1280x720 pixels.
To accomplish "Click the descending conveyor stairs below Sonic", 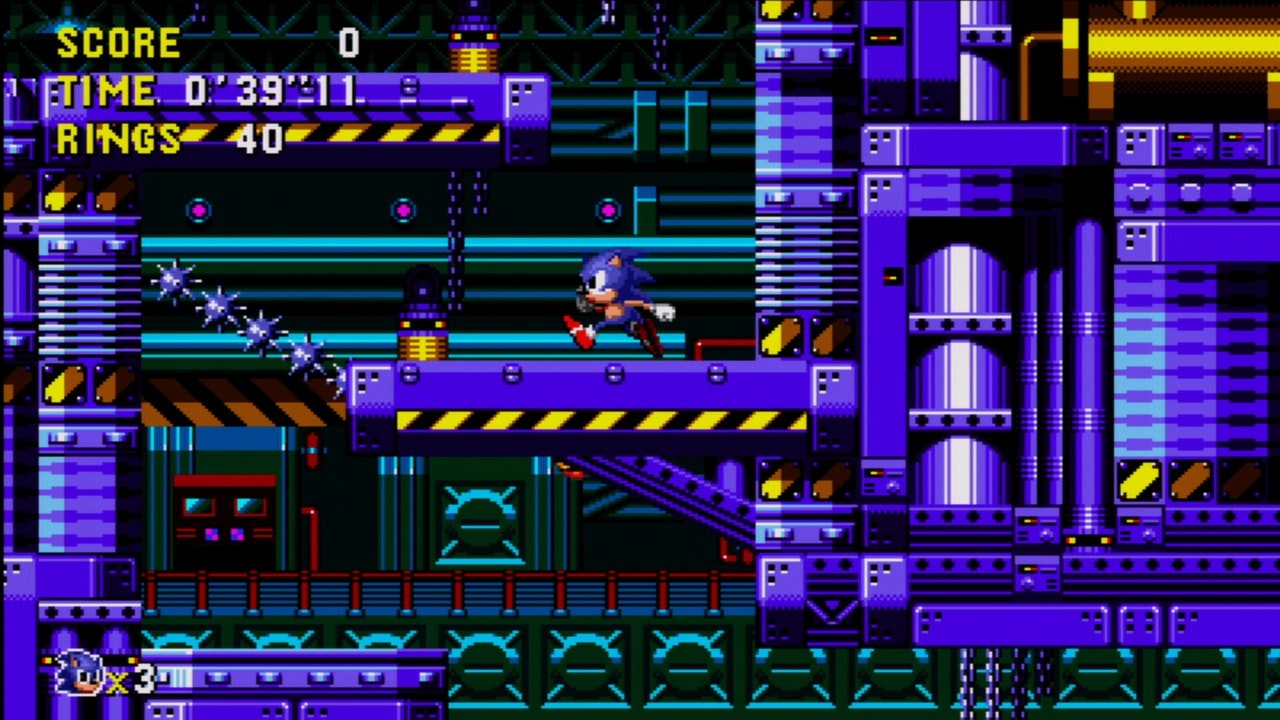I will (x=680, y=490).
